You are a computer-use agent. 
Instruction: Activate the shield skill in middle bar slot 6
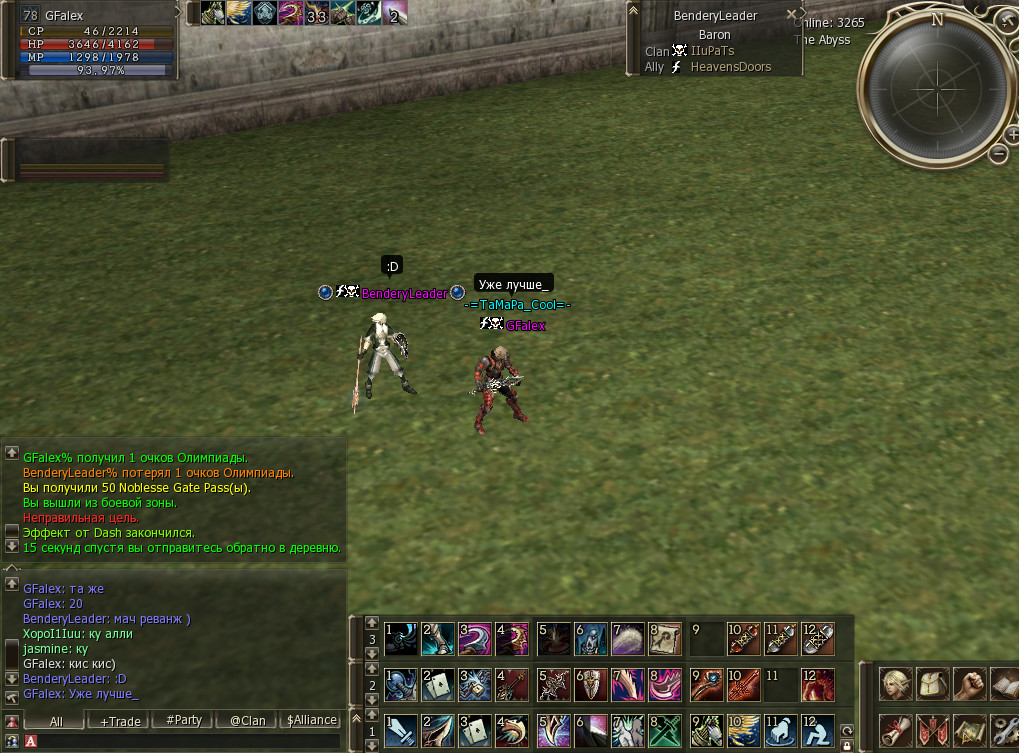click(x=590, y=684)
